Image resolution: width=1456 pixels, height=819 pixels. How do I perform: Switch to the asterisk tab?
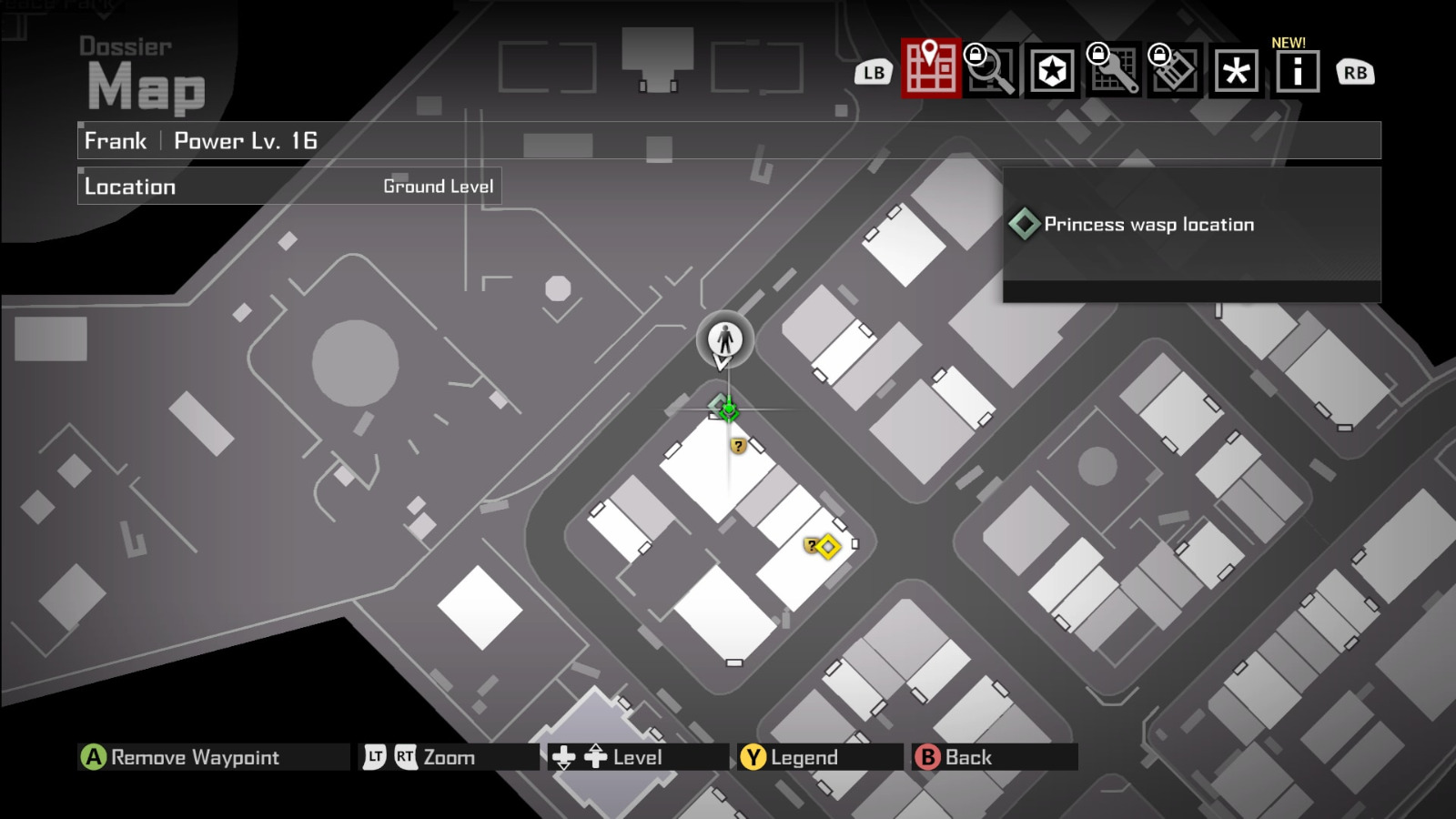click(x=1236, y=71)
